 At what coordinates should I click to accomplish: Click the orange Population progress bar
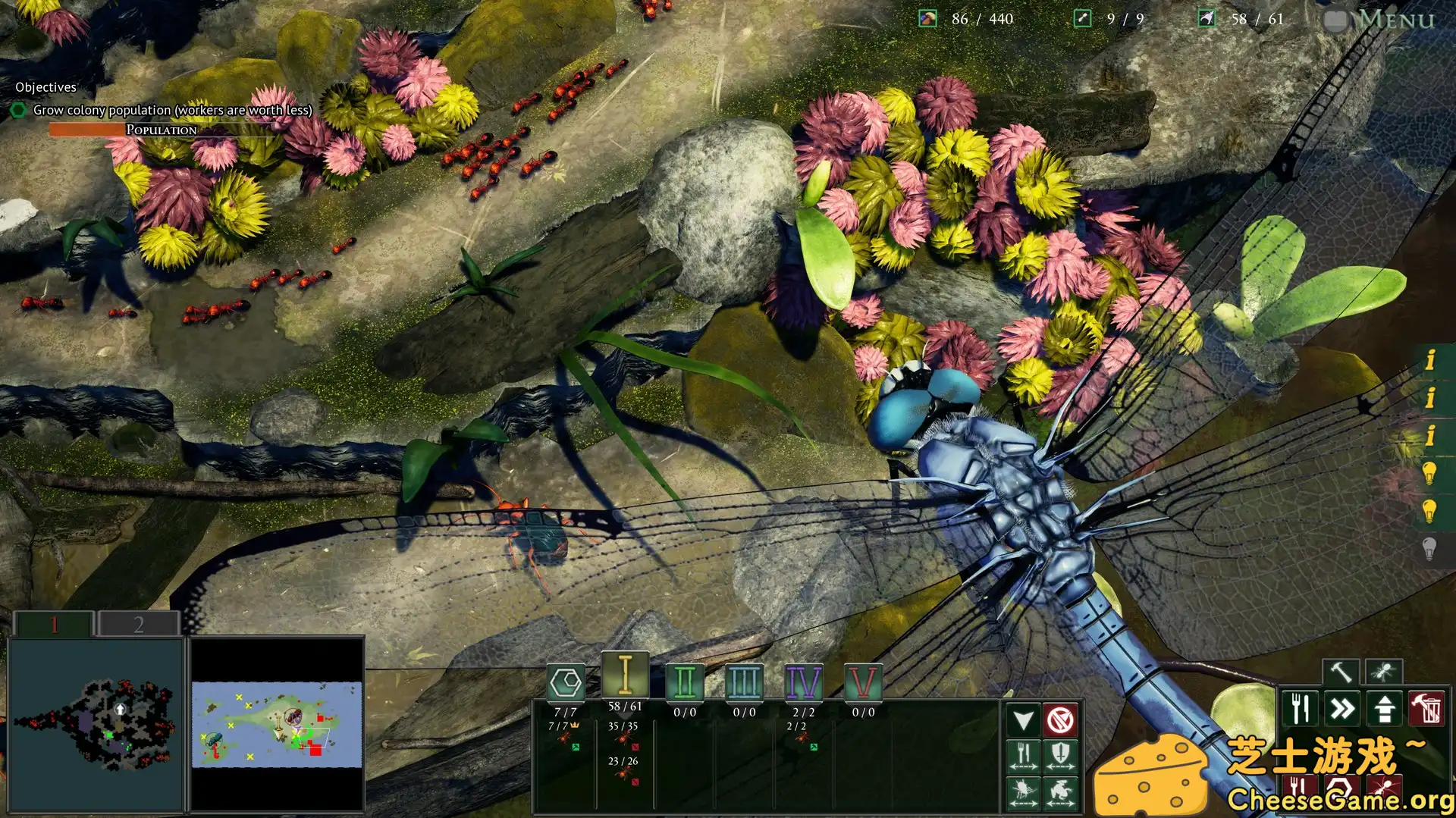[x=86, y=129]
